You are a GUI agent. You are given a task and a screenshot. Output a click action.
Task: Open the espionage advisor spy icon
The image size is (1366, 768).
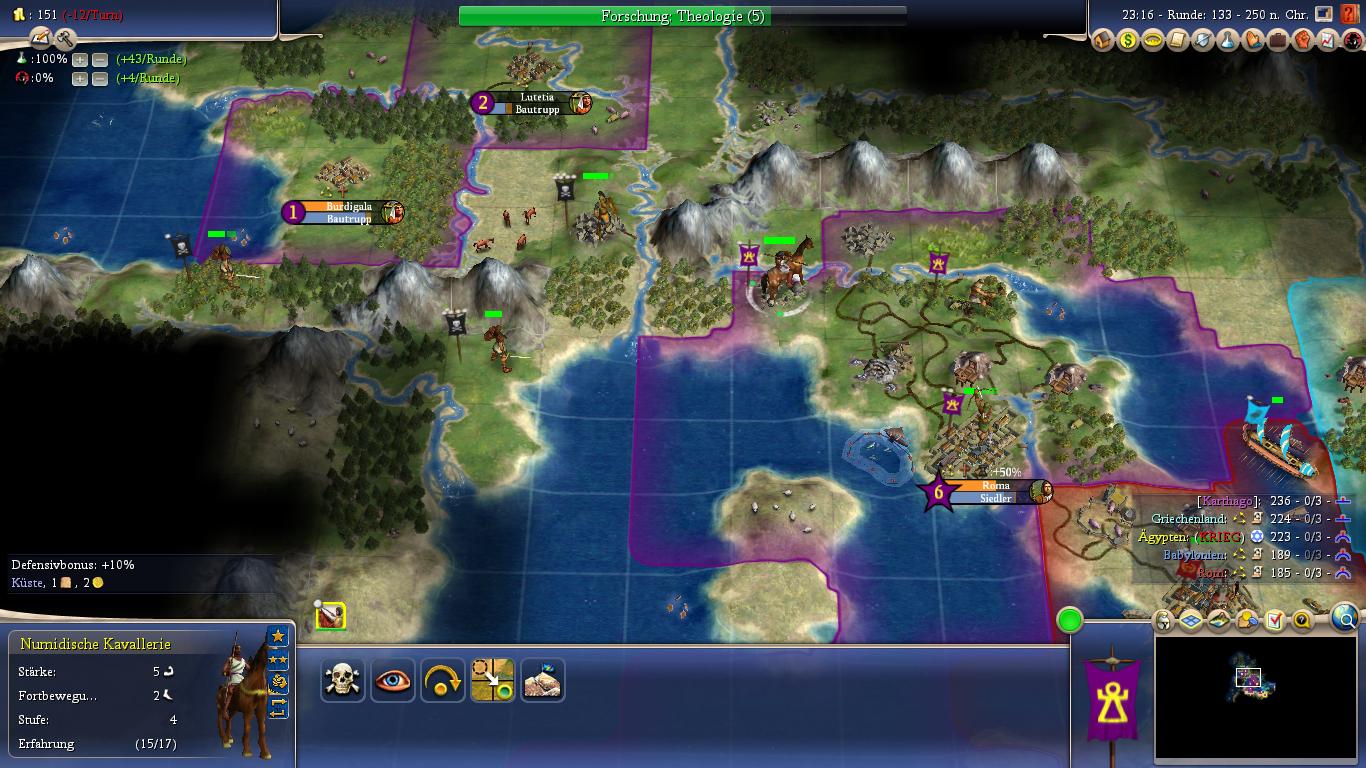(x=1352, y=41)
